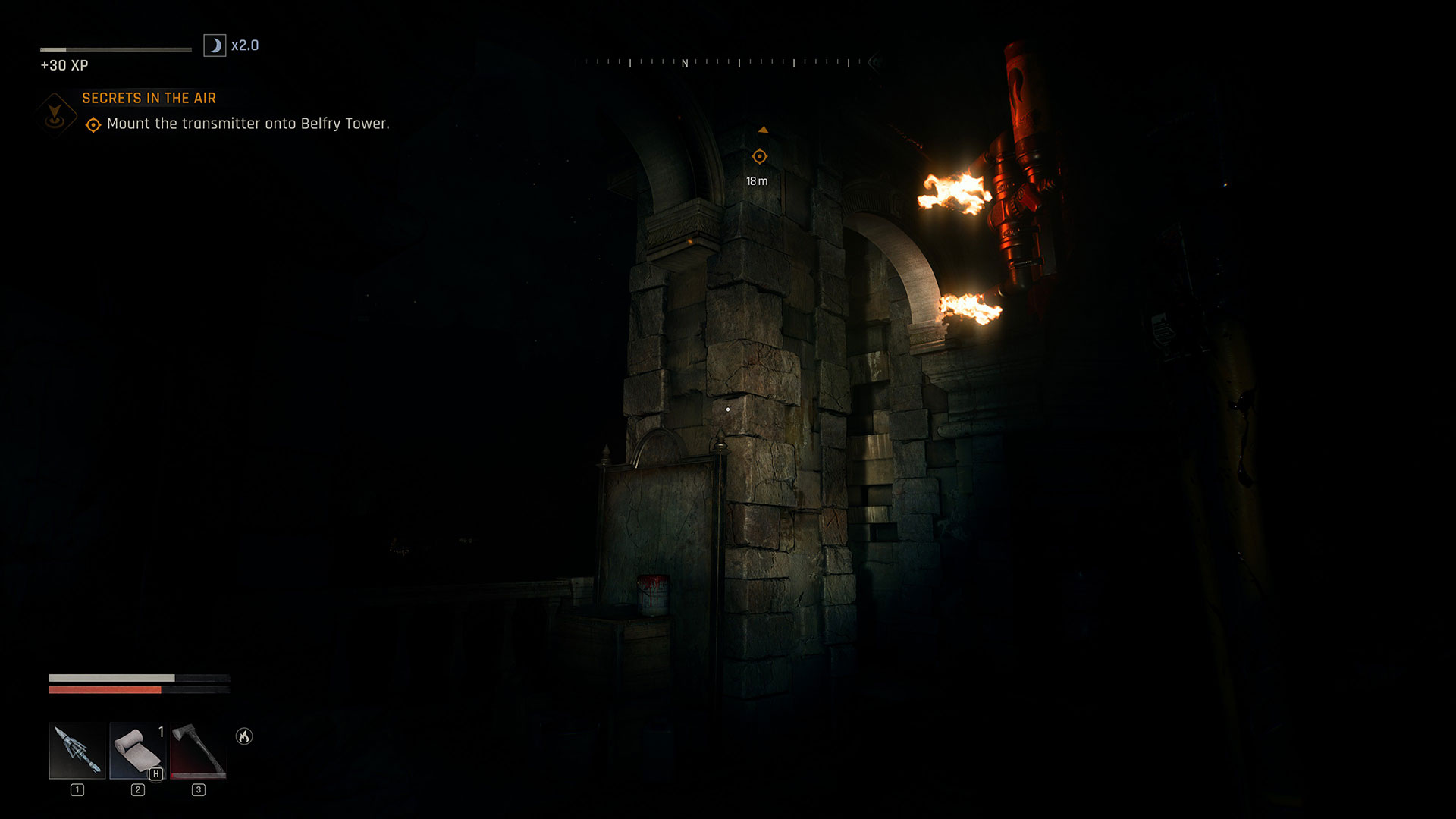1456x819 pixels.
Task: Select the bandage item slot
Action: (x=137, y=751)
